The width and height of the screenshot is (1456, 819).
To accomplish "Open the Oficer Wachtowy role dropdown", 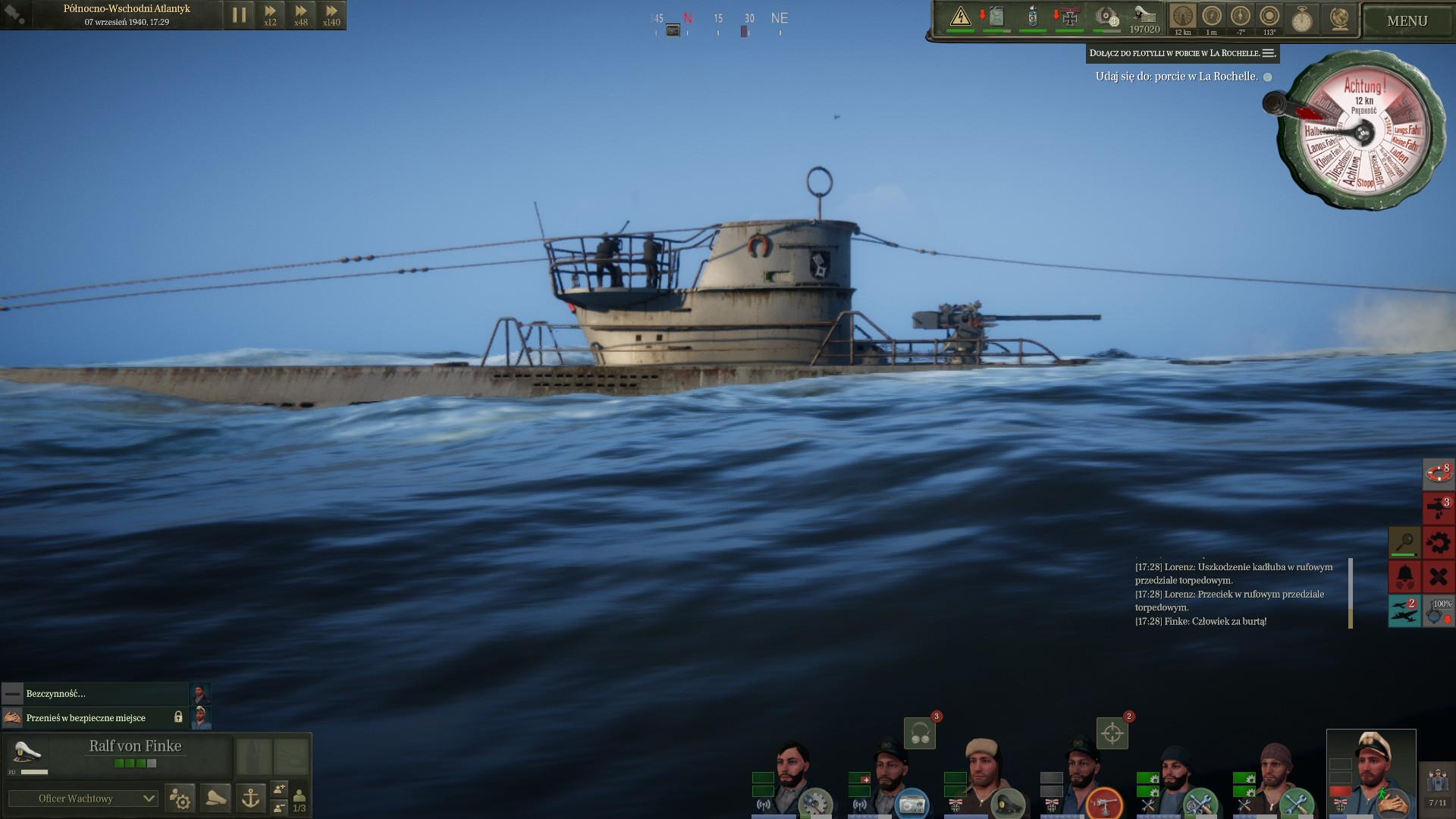I will pyautogui.click(x=83, y=799).
